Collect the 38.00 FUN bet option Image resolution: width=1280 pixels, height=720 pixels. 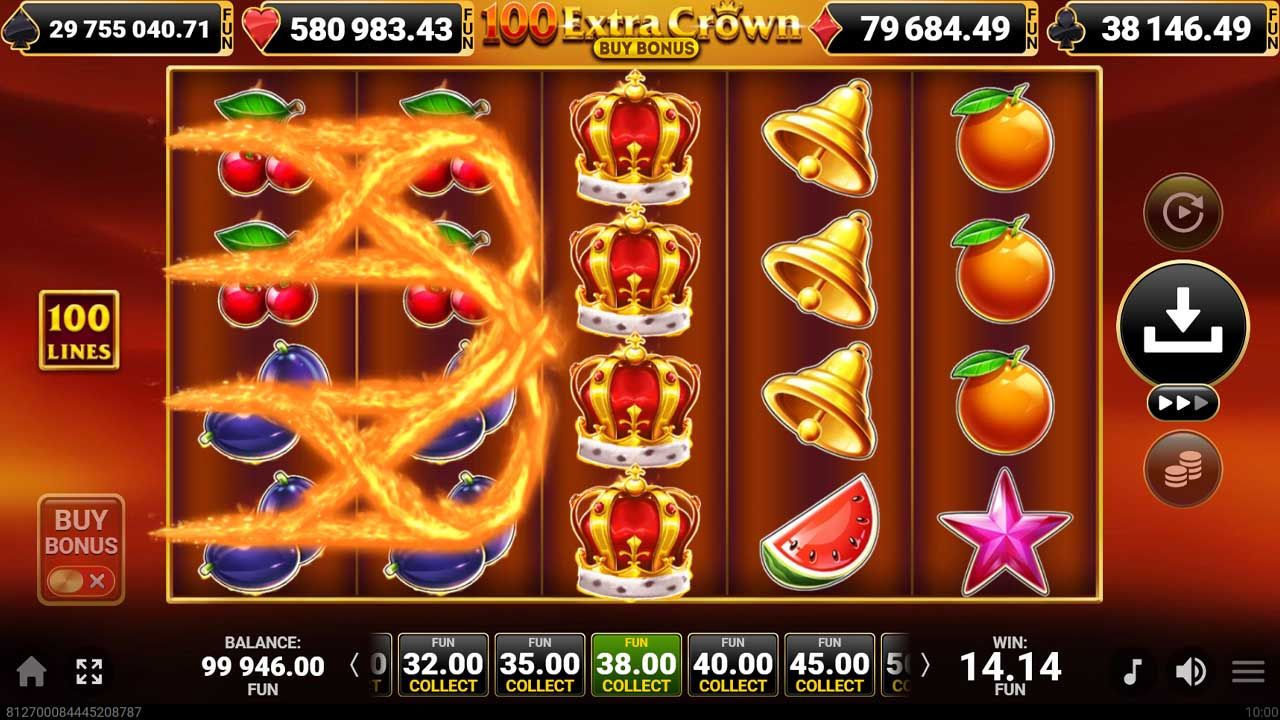(x=636, y=663)
